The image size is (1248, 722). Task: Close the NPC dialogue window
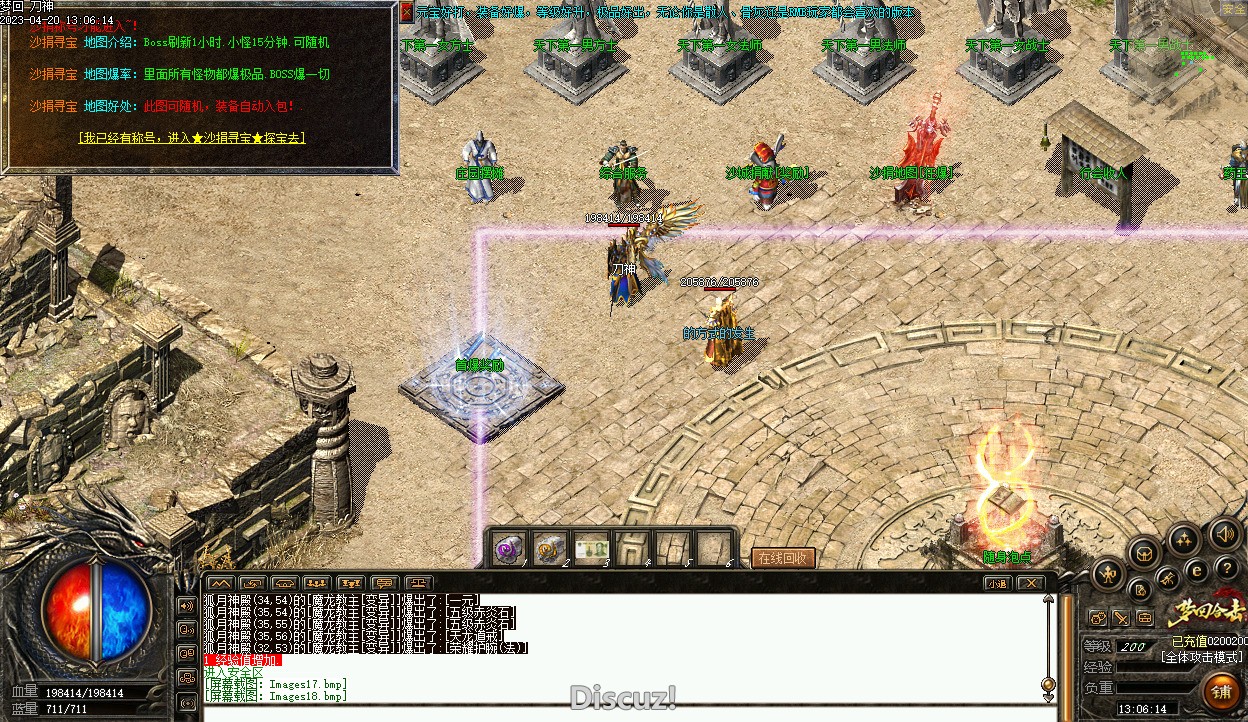pyautogui.click(x=406, y=12)
